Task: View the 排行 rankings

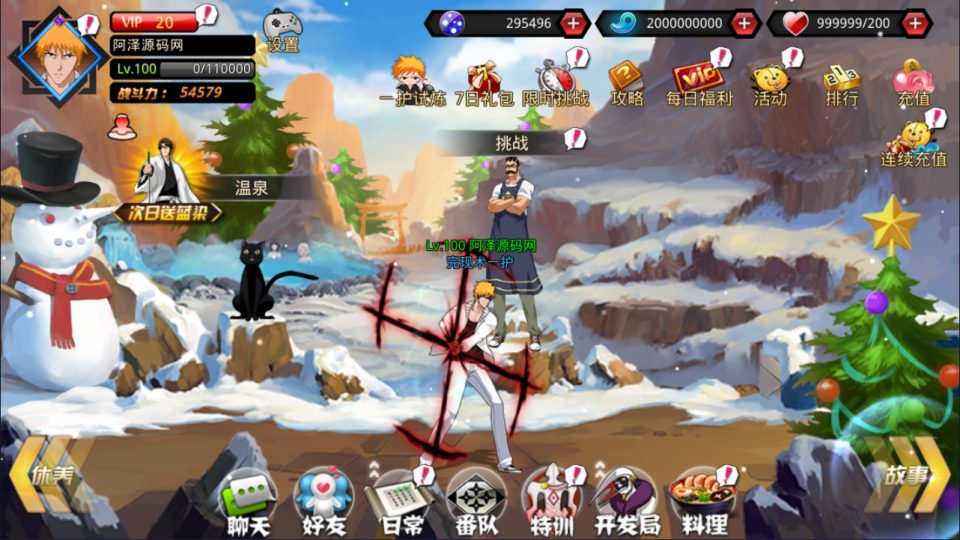Action: pyautogui.click(x=841, y=81)
